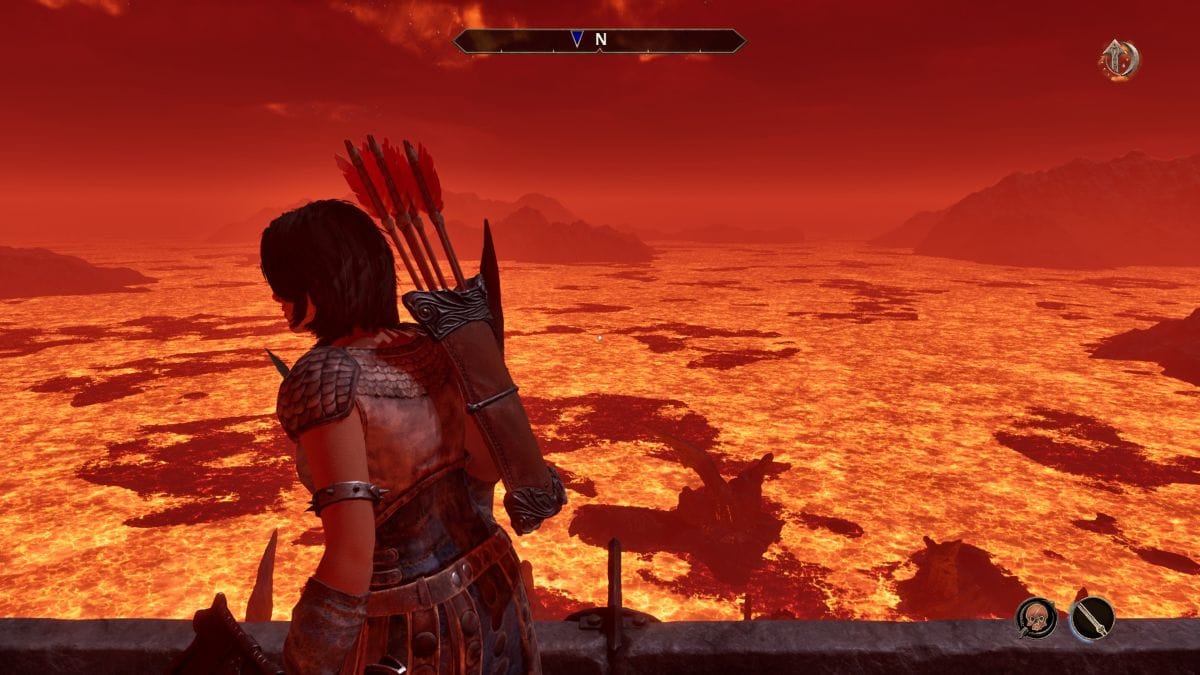Select the equipped sword weapon slot
Image resolution: width=1200 pixels, height=675 pixels.
click(1091, 617)
